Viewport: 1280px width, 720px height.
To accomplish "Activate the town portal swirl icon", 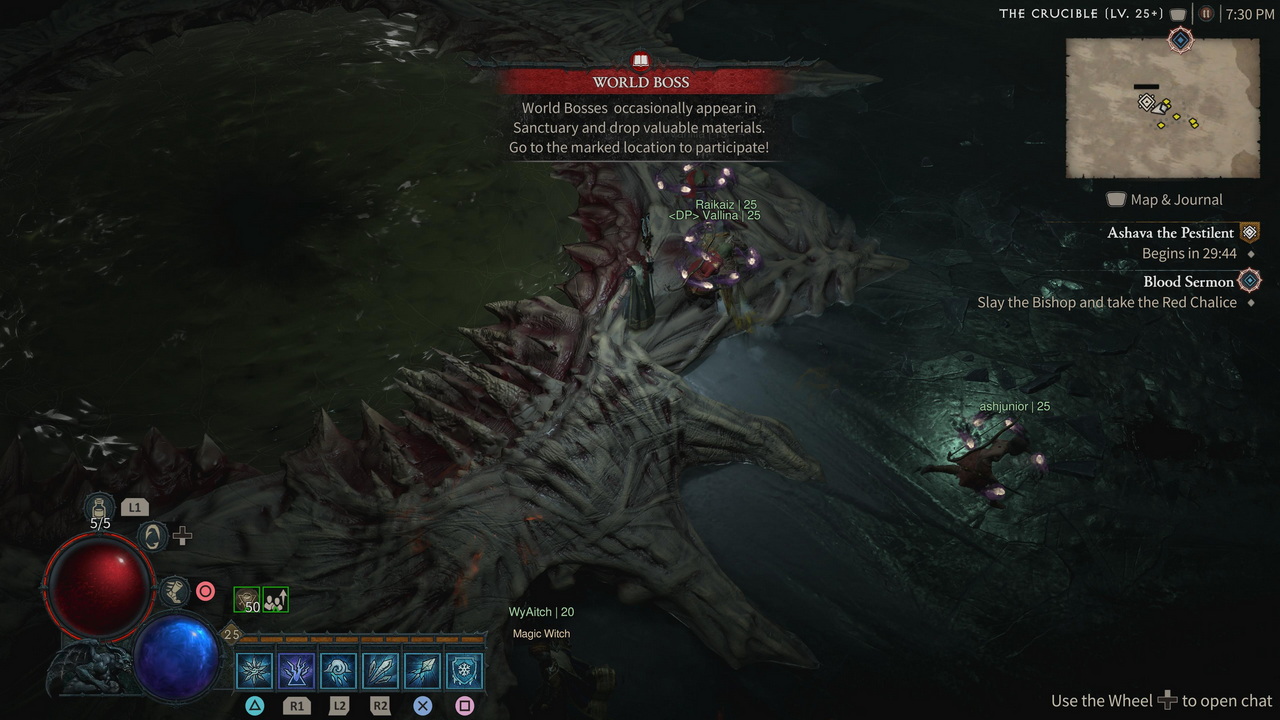I will coord(152,537).
